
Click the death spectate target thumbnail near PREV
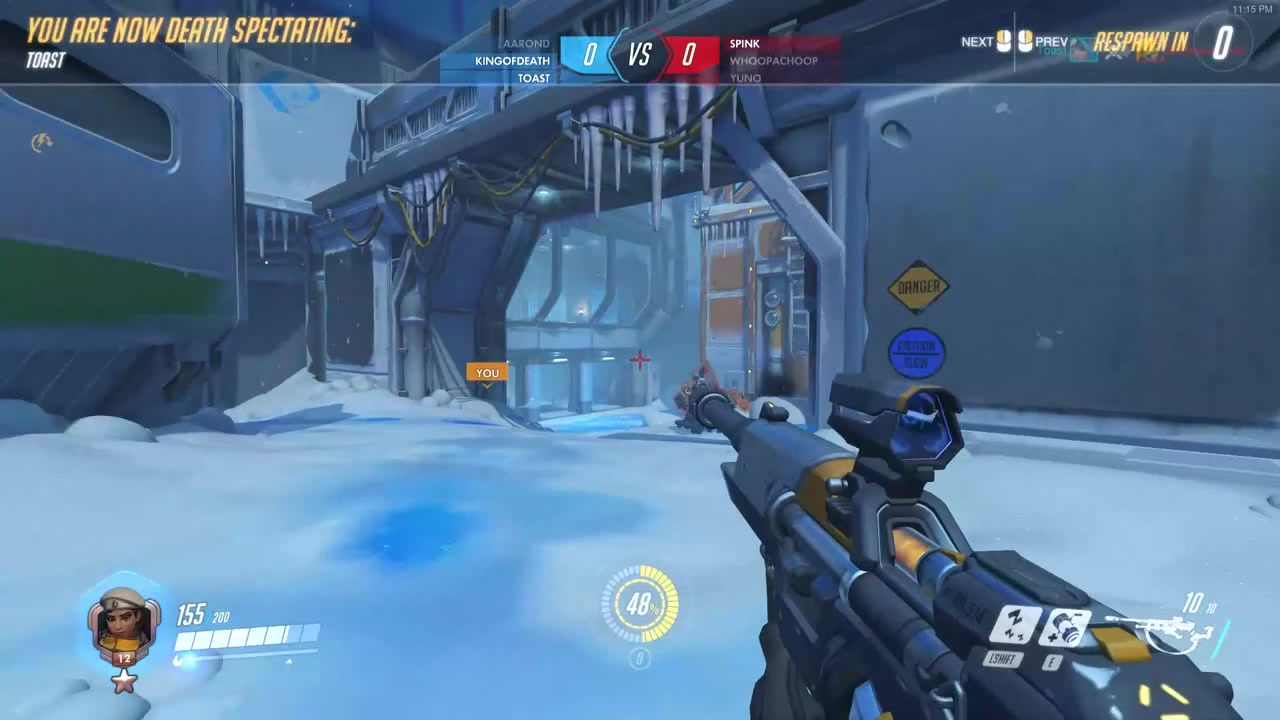(x=1082, y=50)
